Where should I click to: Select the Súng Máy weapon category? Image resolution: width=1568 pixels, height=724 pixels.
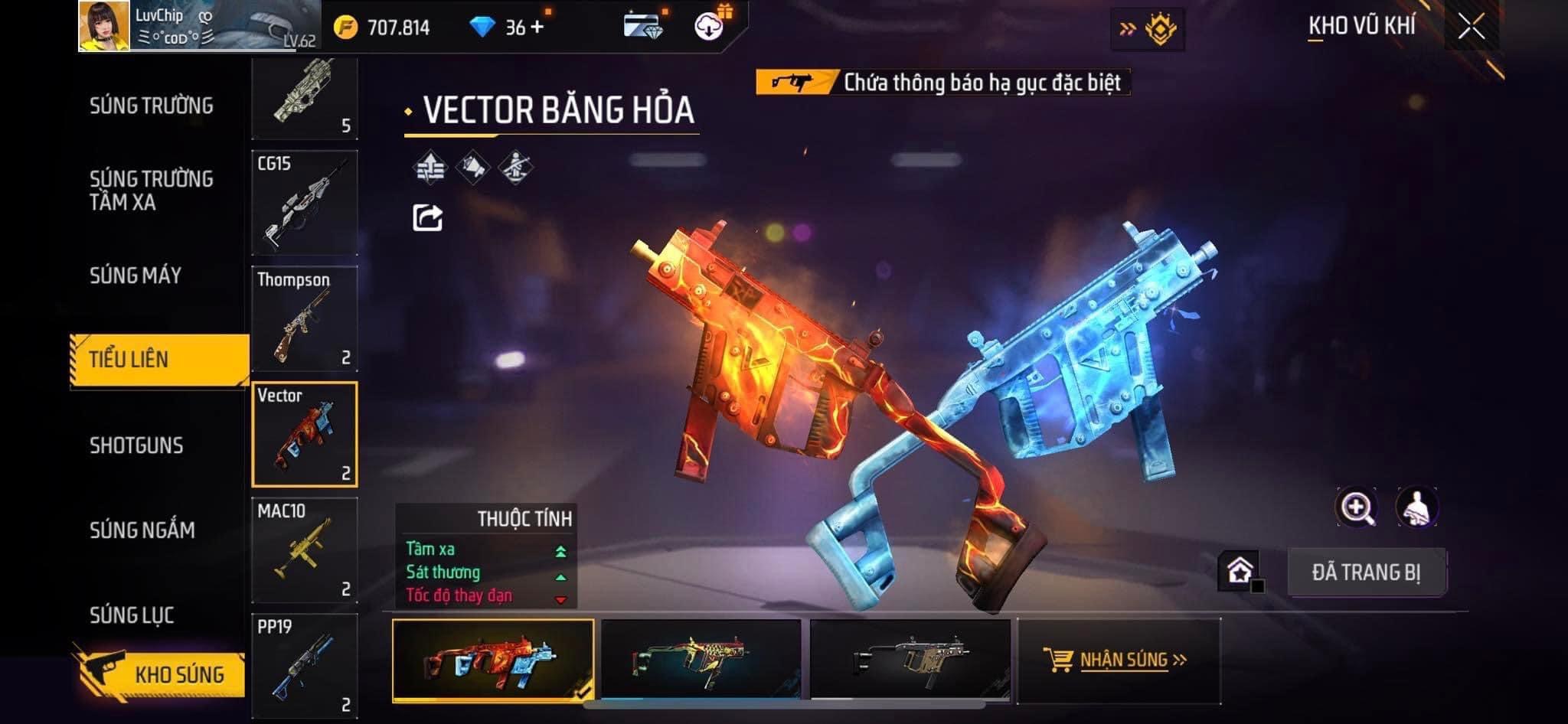point(136,276)
